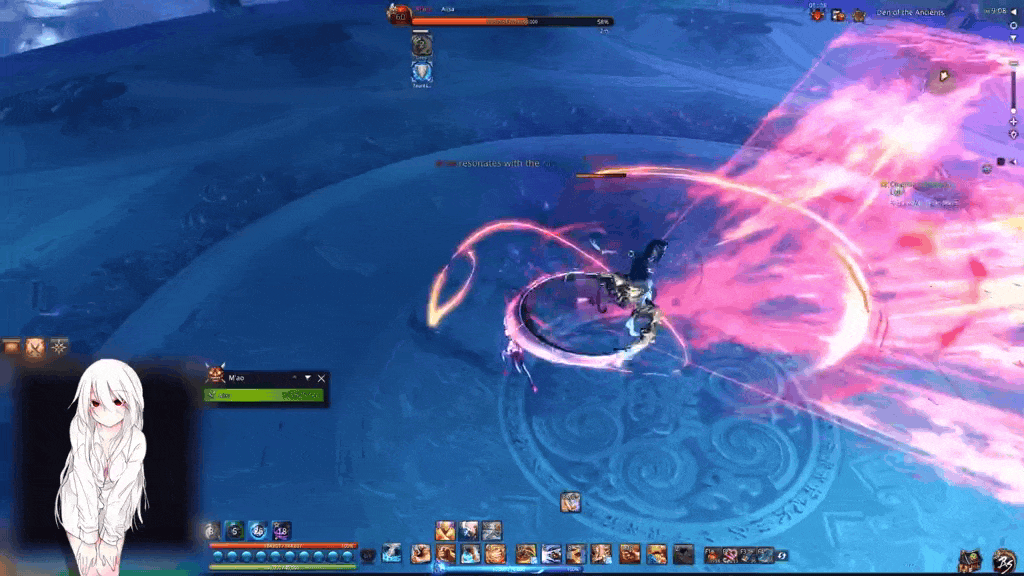Open the crossed swords chat tab
This screenshot has width=1024, height=576.
tap(35, 346)
